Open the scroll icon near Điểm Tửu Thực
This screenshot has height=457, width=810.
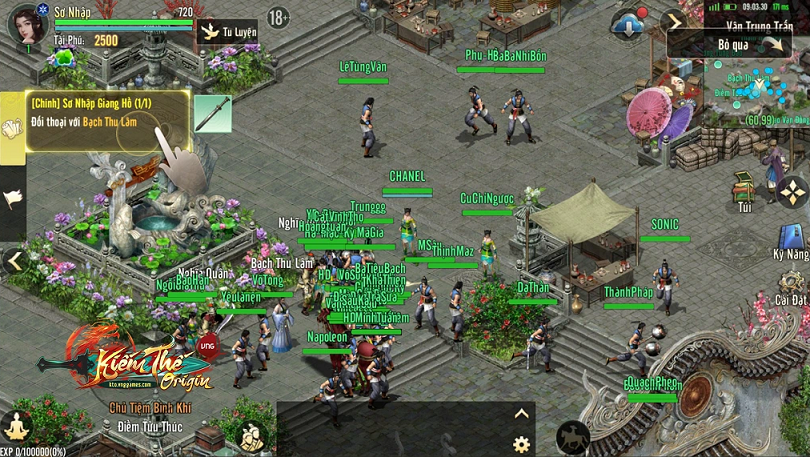pos(250,435)
